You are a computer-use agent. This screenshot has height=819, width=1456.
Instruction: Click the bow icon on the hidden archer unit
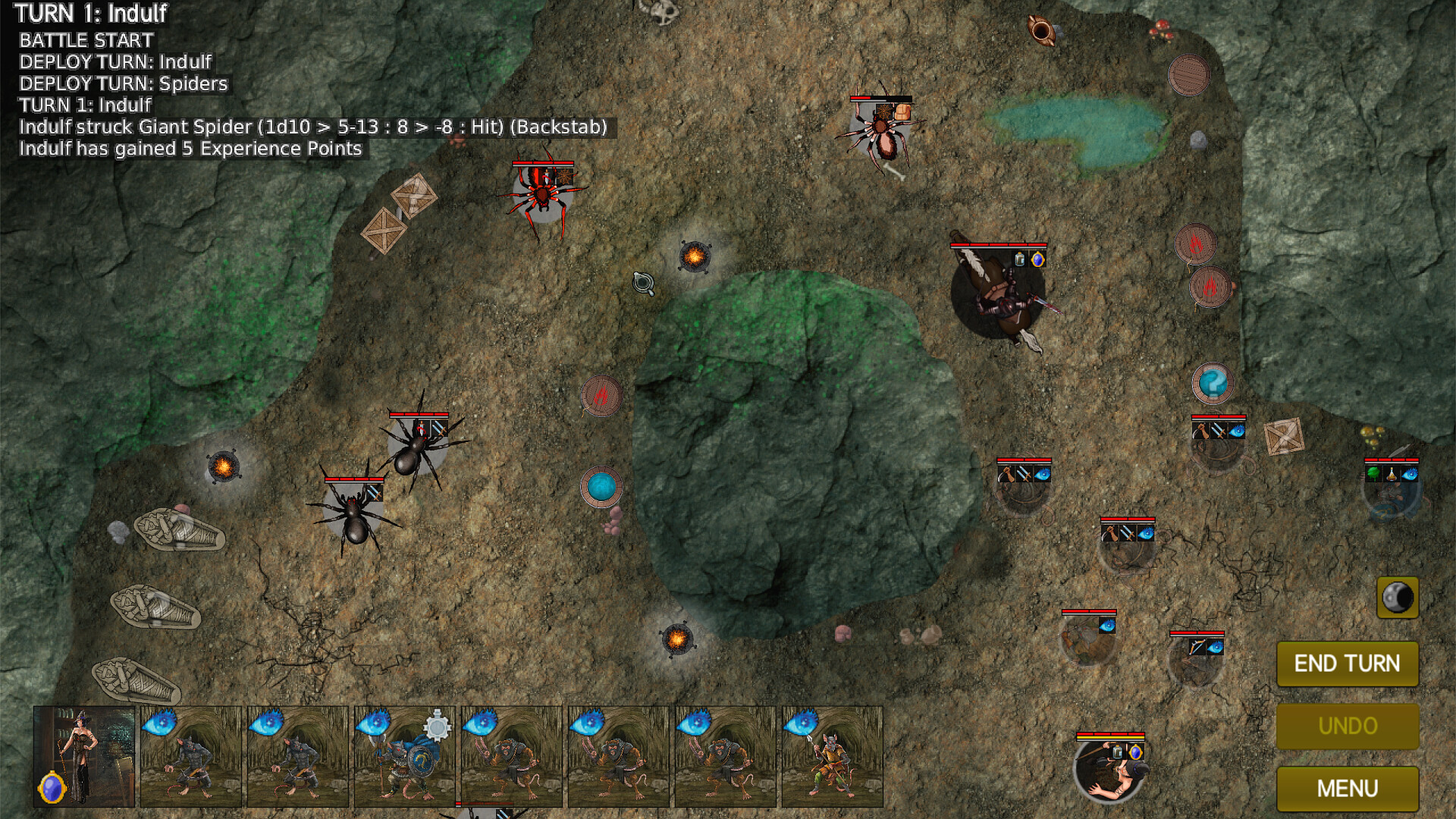pos(1197,647)
